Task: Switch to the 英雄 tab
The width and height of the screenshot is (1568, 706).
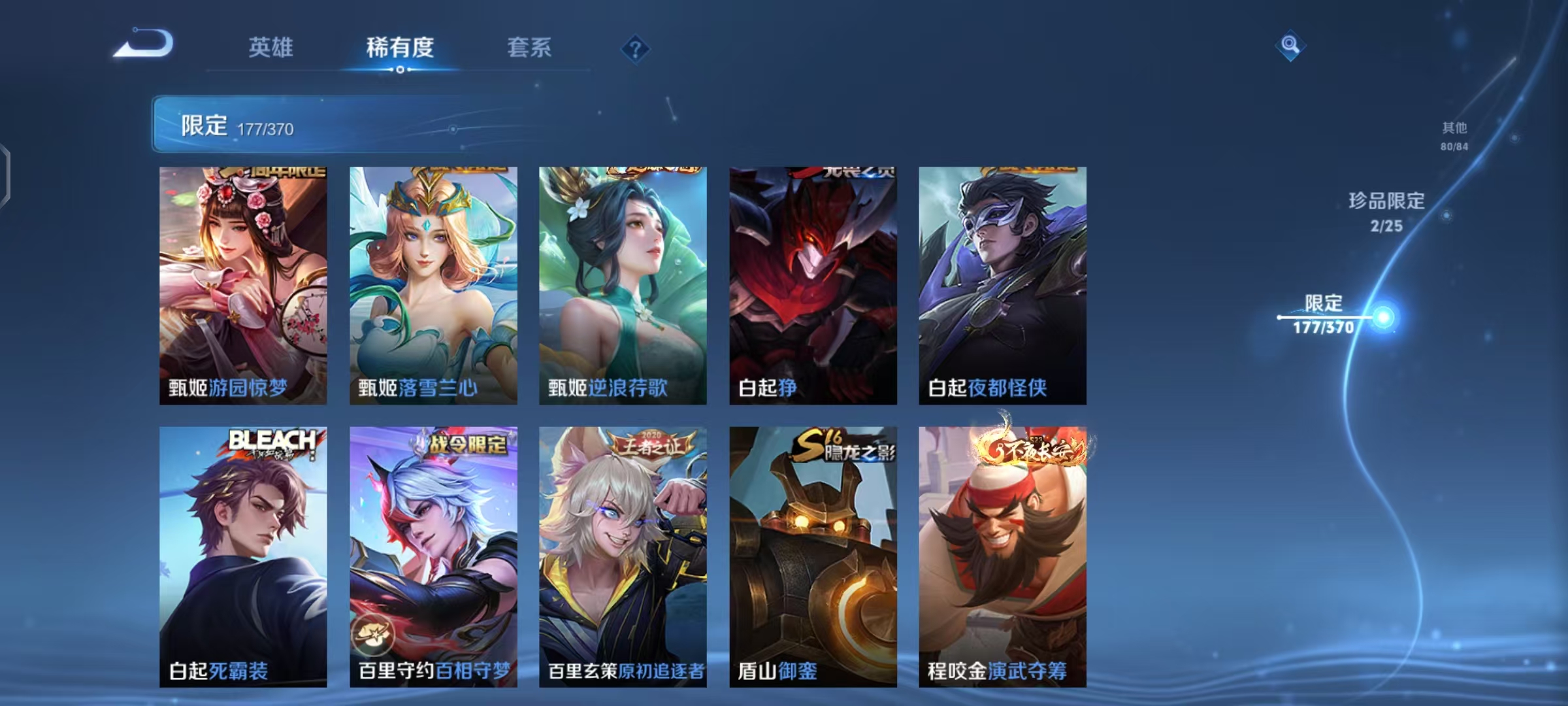Action: 272,48
